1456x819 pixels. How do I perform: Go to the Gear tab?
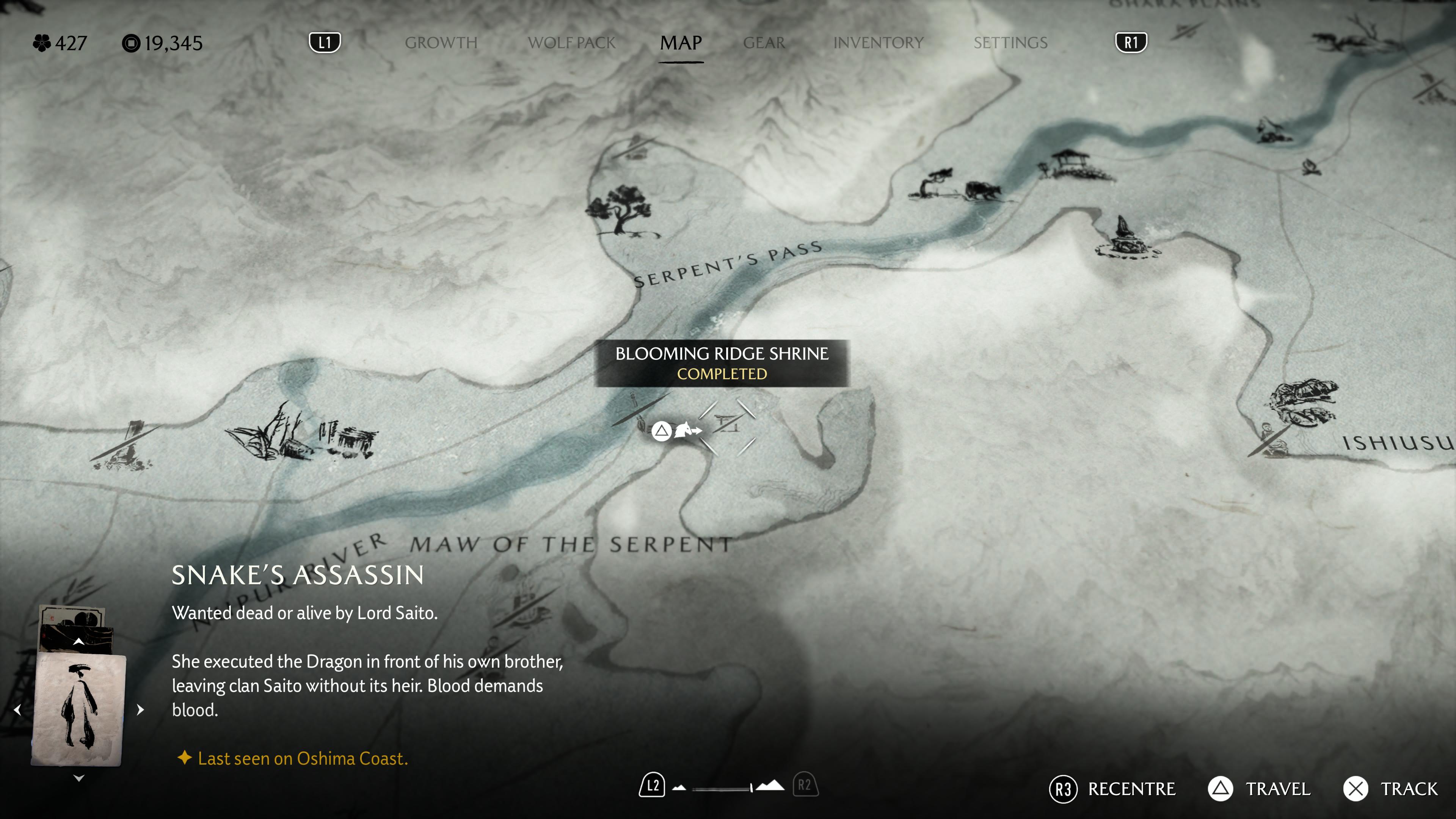pos(764,43)
